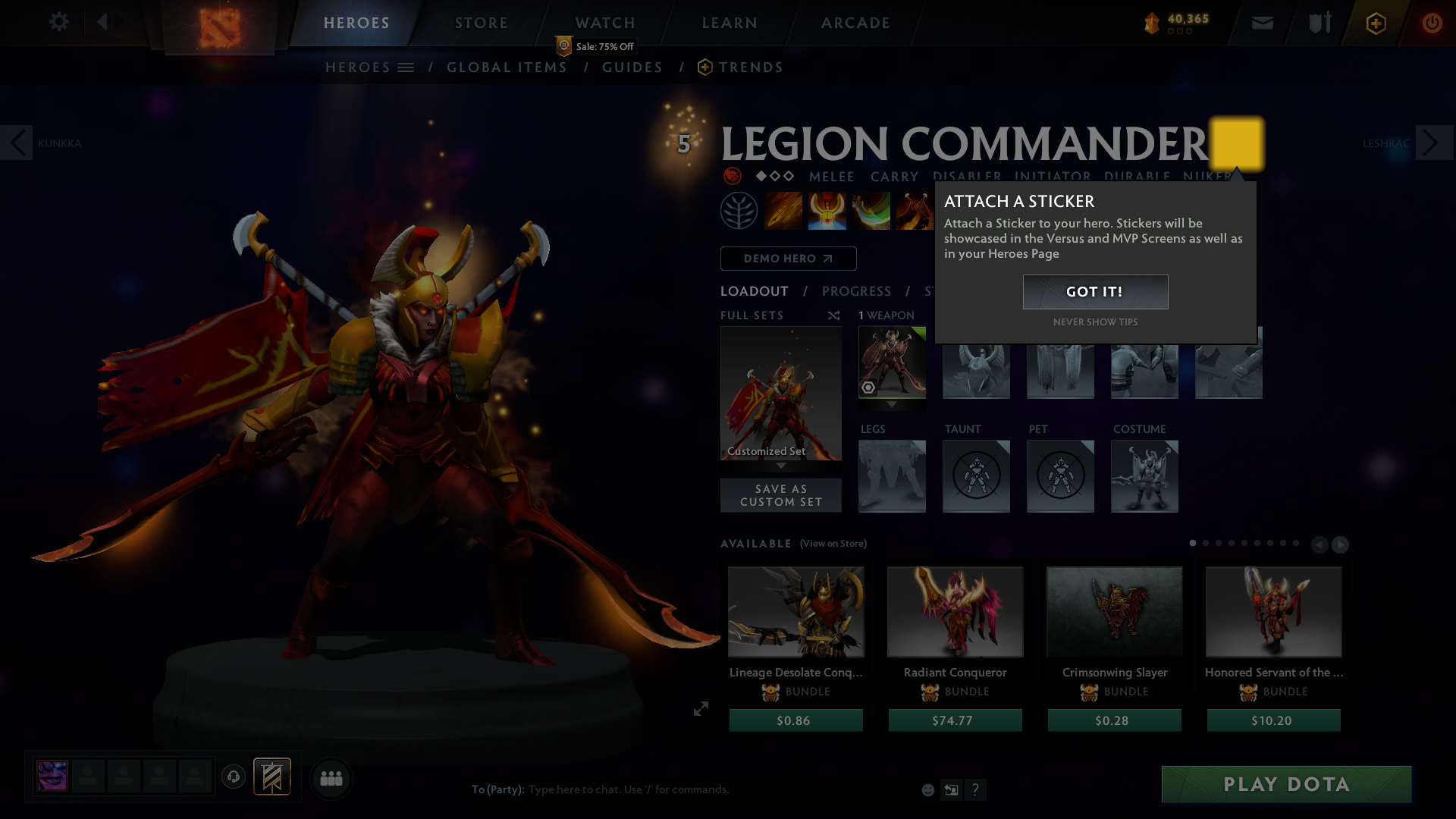The width and height of the screenshot is (1456, 819).
Task: Select the Overwhelming Odds ability icon
Action: 783,211
